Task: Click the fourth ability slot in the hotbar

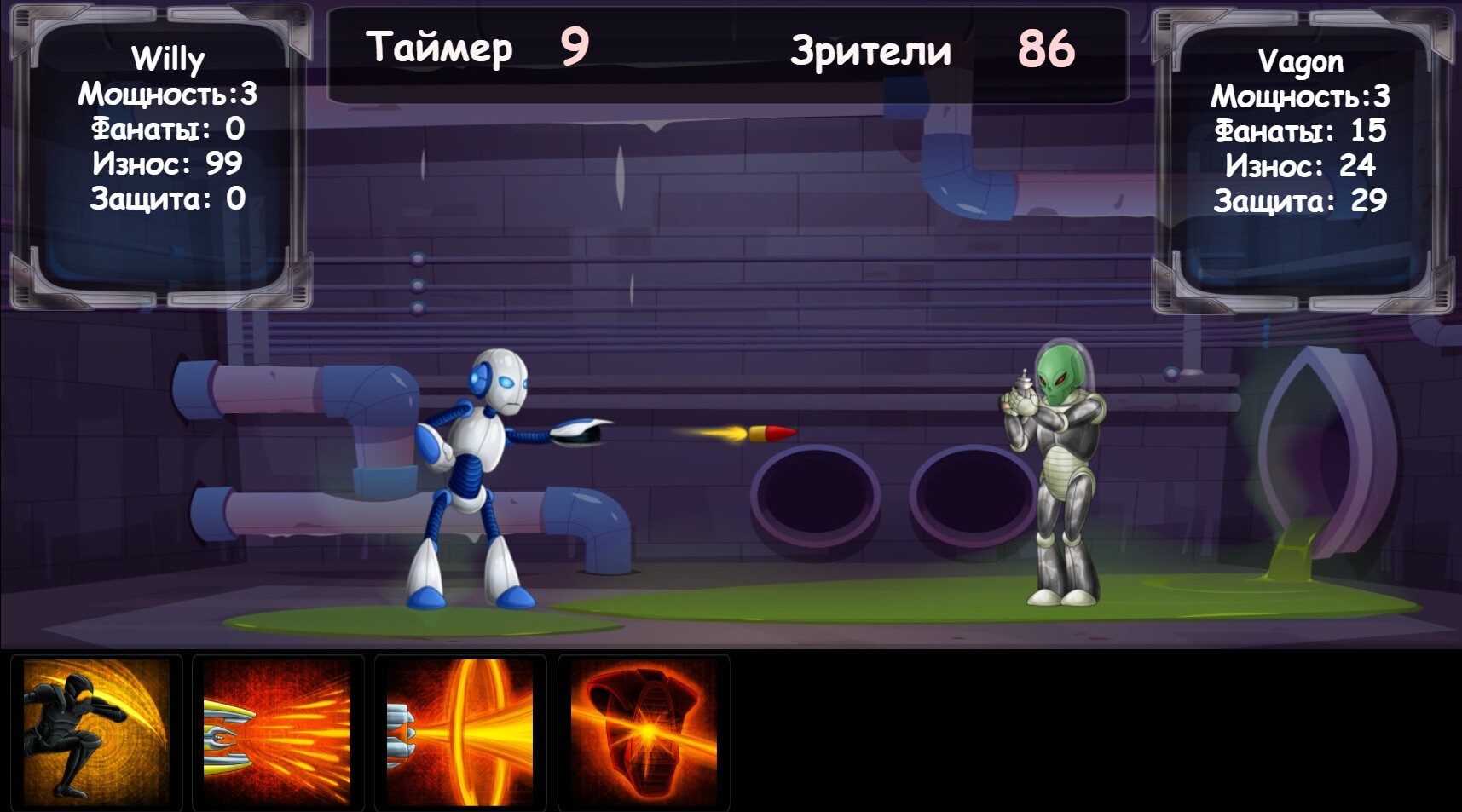Action: (643, 730)
